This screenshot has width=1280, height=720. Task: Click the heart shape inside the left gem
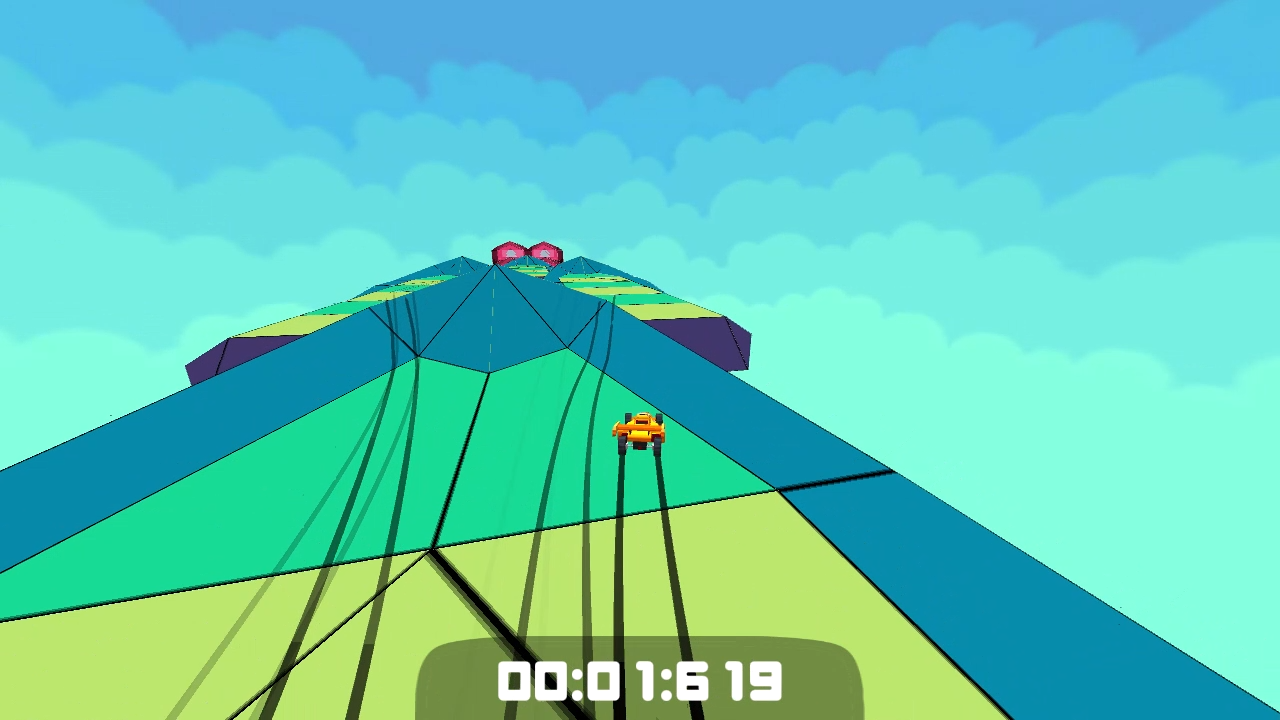(509, 253)
